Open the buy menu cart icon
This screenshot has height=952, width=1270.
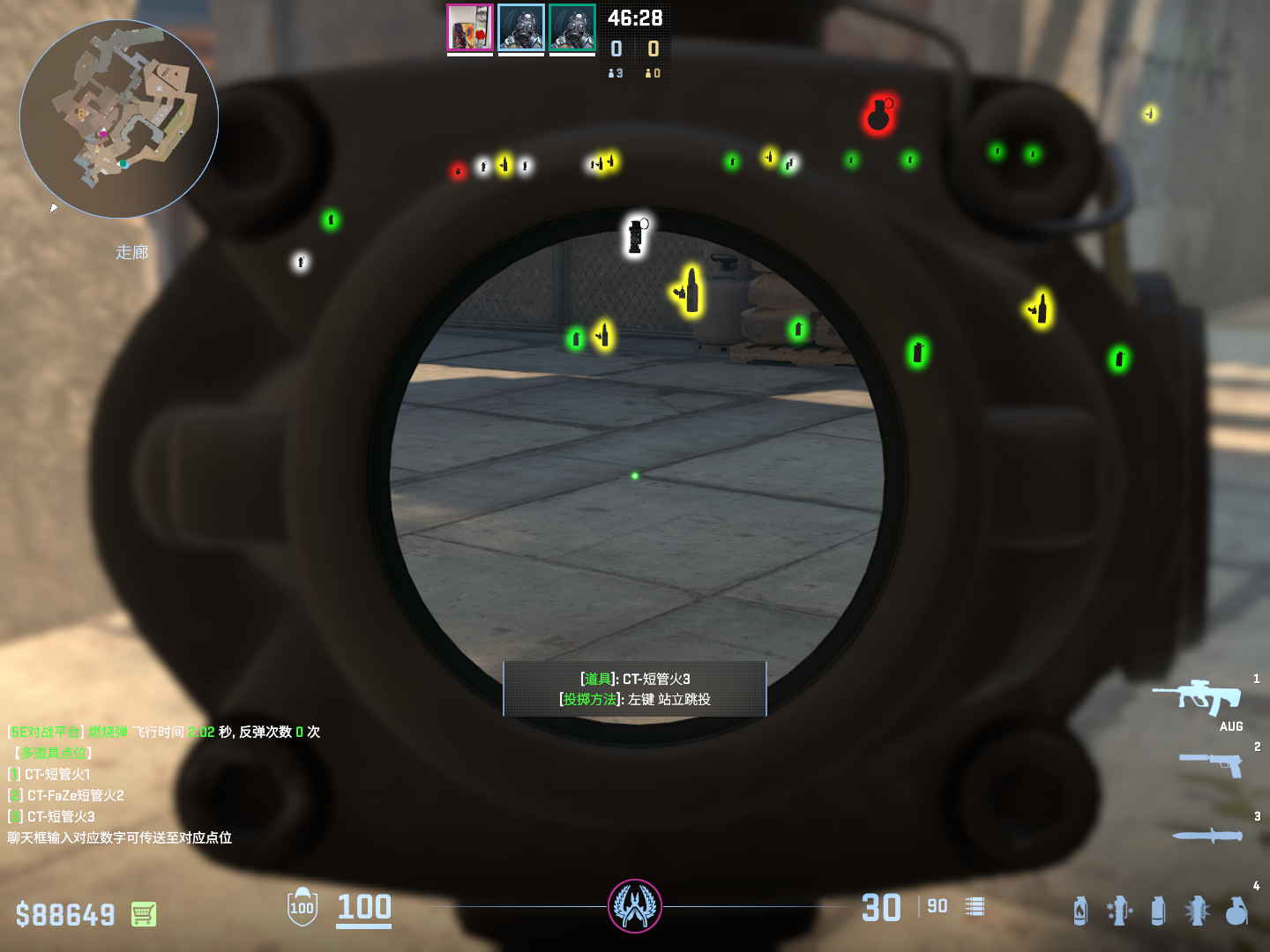[x=144, y=914]
